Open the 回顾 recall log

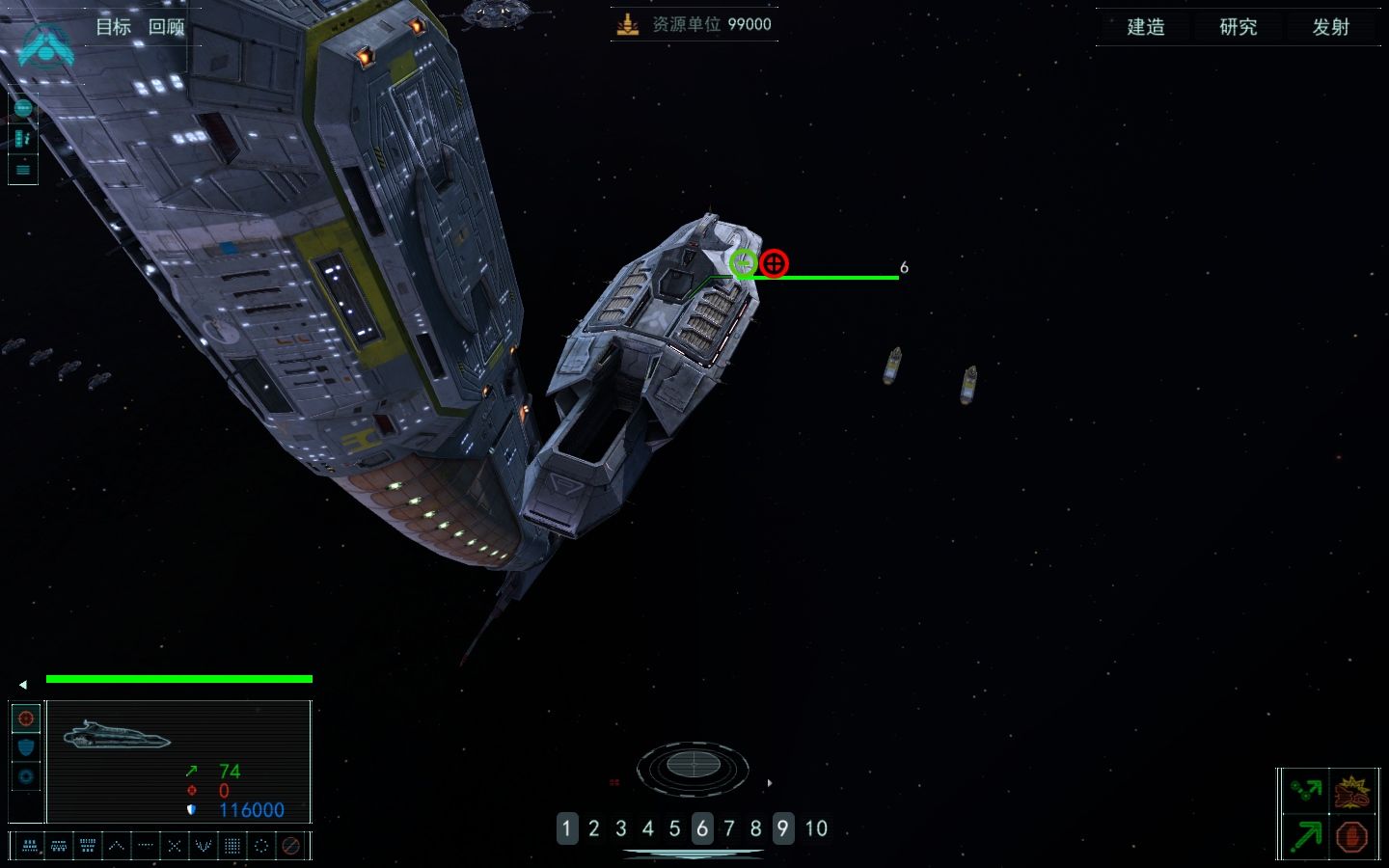167,27
